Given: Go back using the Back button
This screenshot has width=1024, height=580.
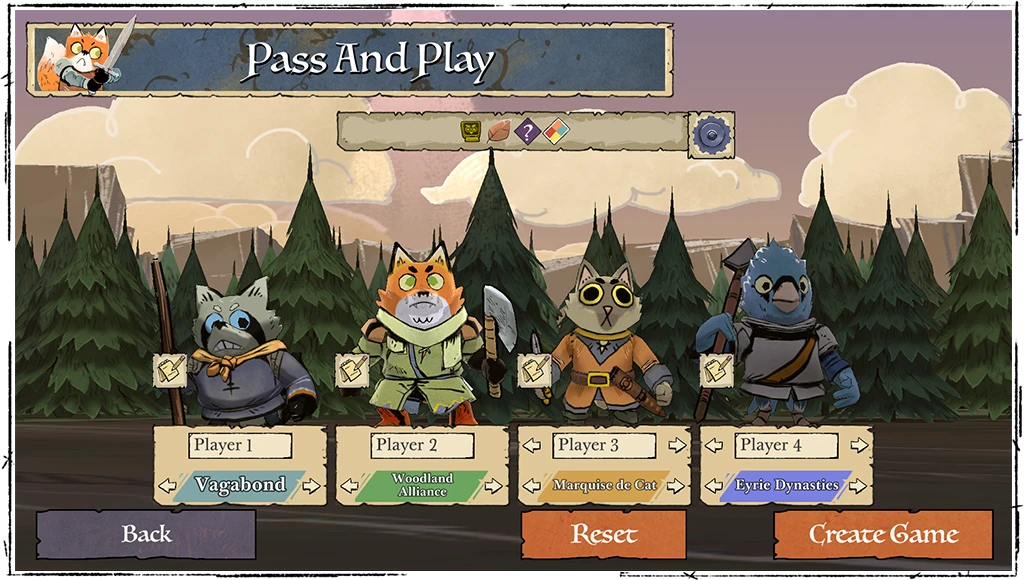Looking at the screenshot, I should pyautogui.click(x=146, y=534).
